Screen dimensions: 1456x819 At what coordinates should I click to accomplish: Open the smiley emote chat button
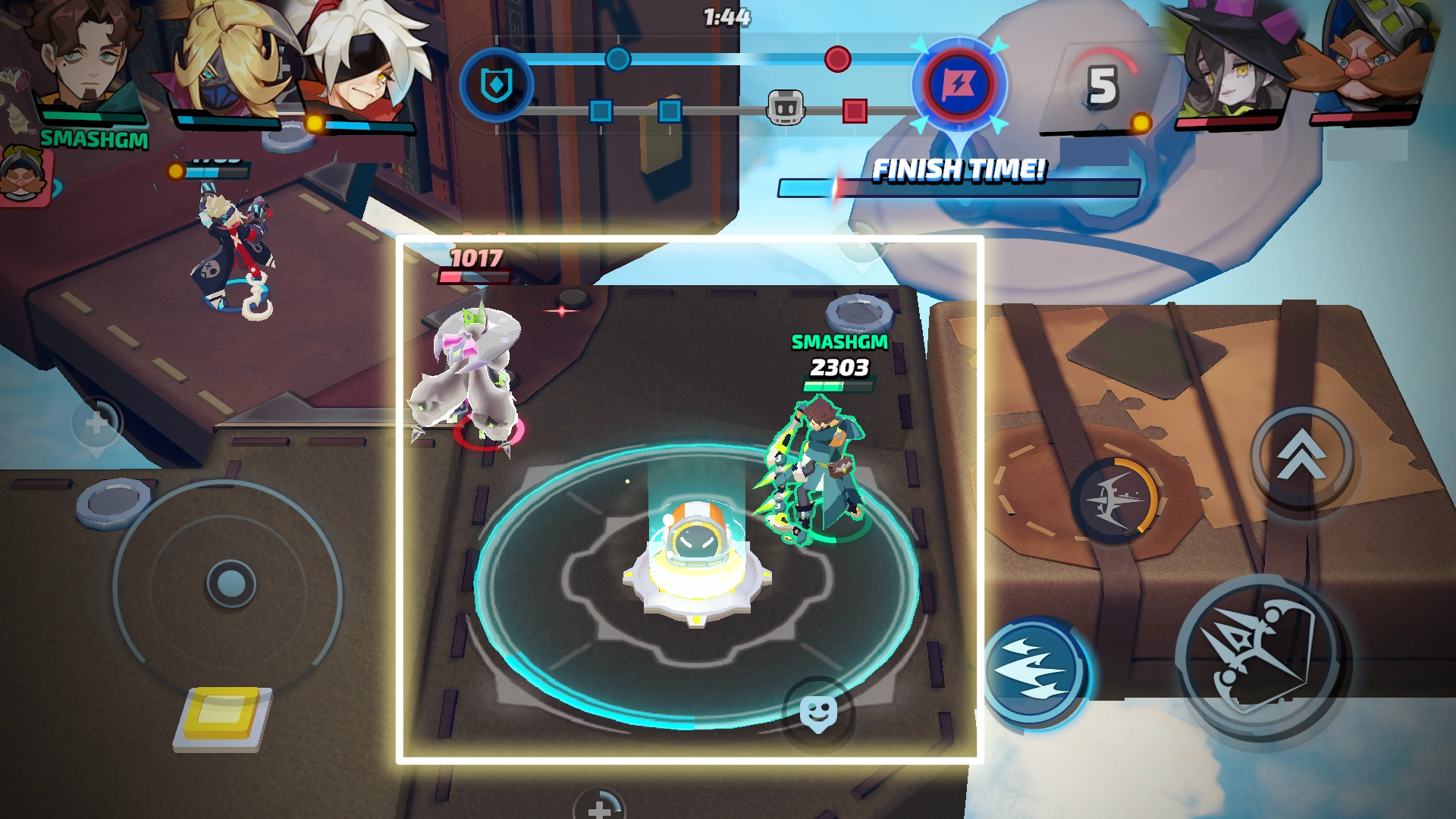click(x=818, y=713)
